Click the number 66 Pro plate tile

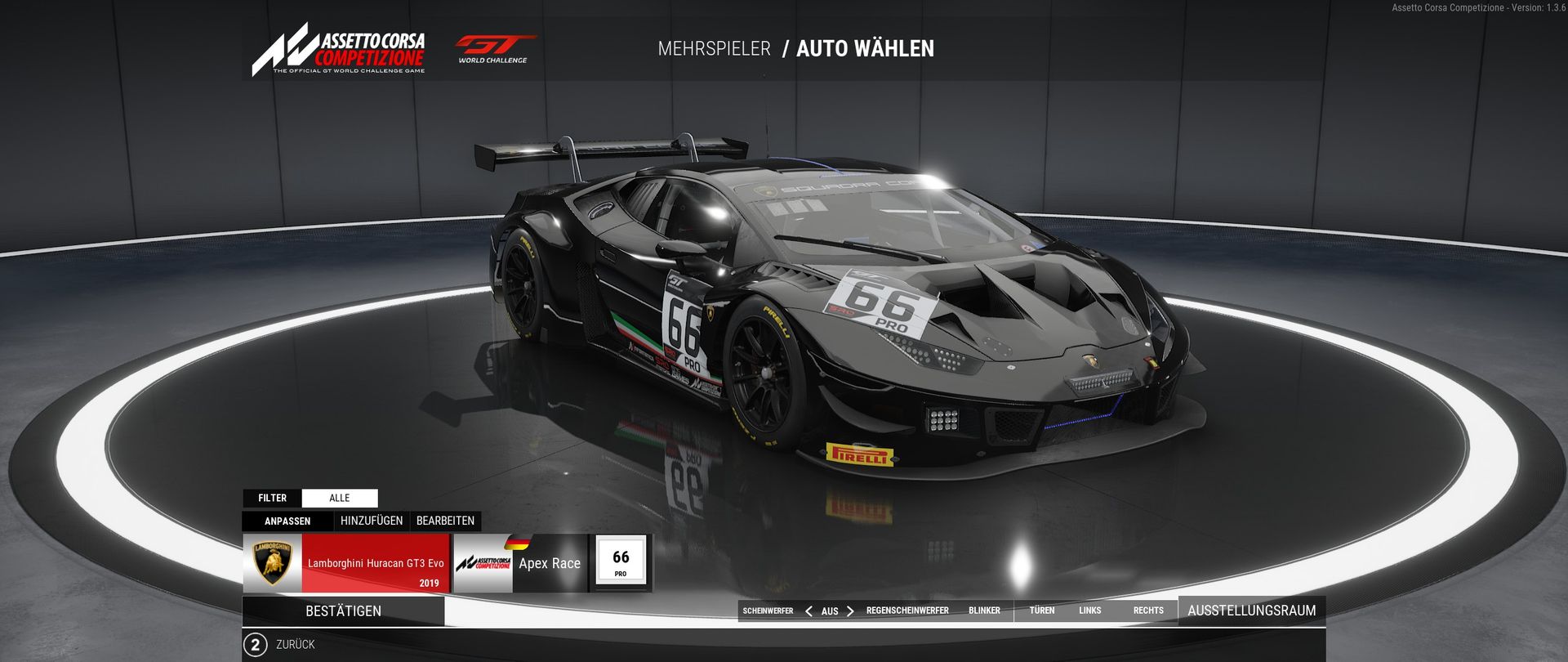tap(621, 562)
